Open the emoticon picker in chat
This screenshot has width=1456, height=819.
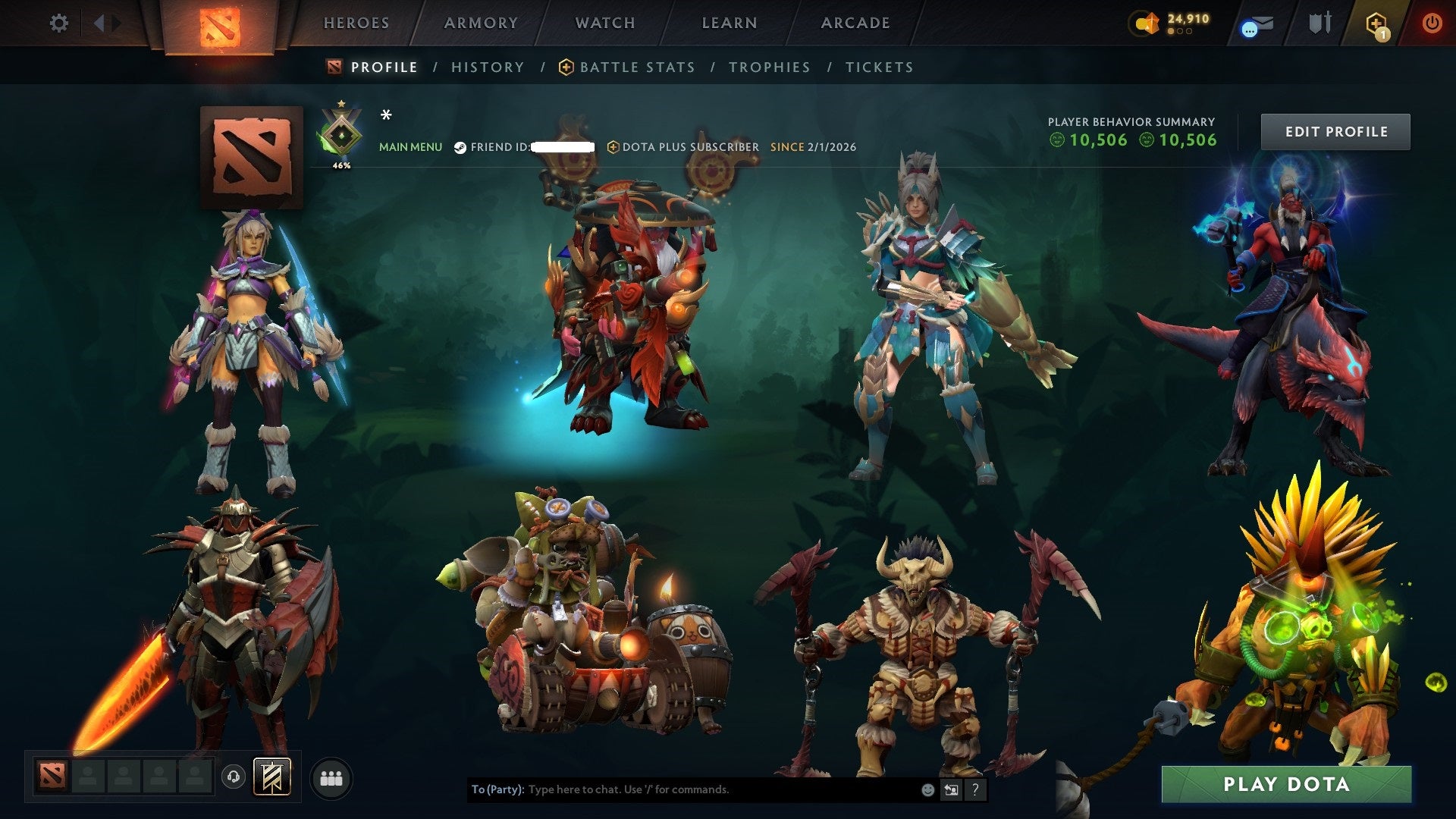[x=927, y=789]
